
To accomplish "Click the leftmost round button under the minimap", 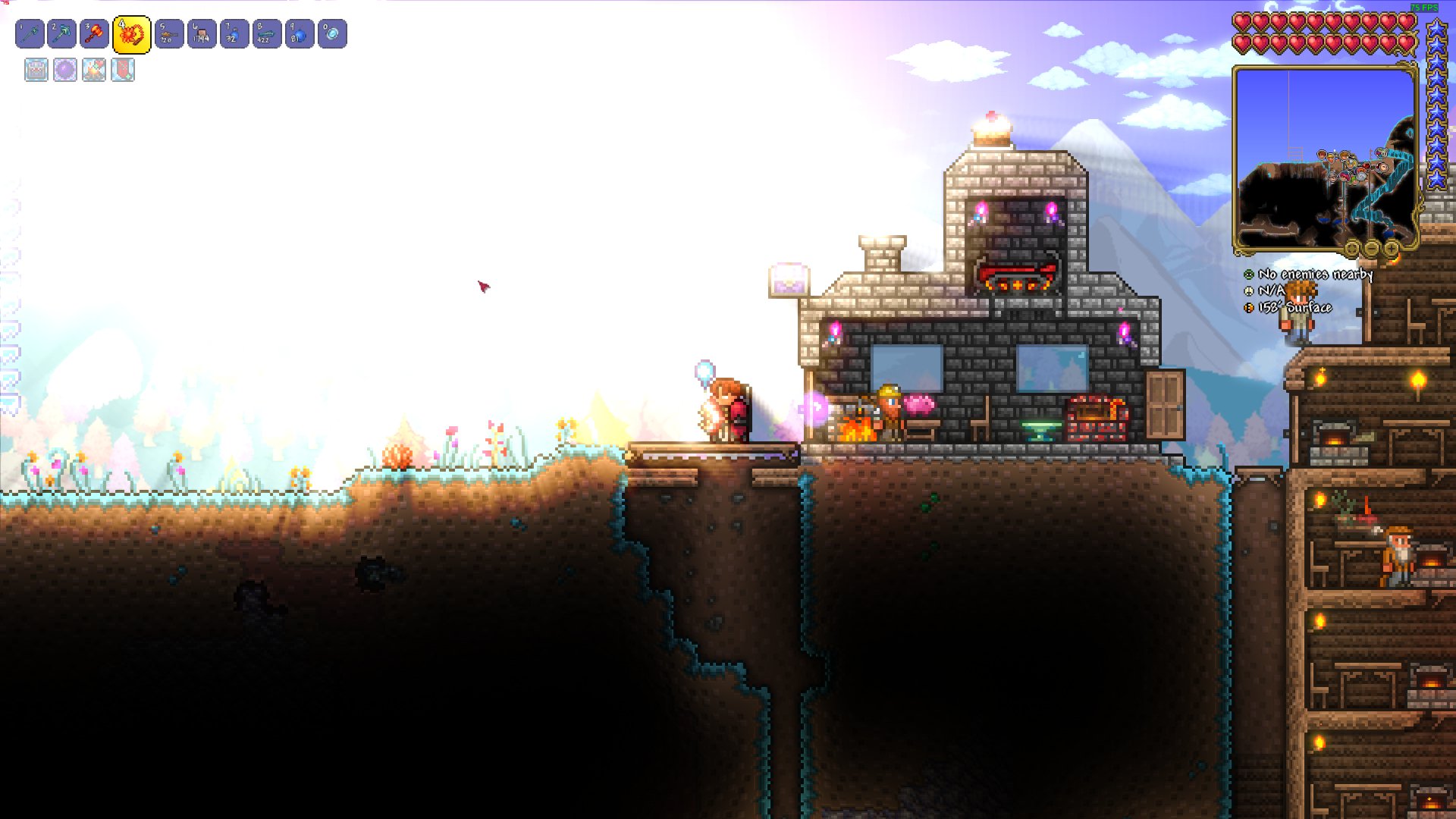I will (x=1351, y=249).
